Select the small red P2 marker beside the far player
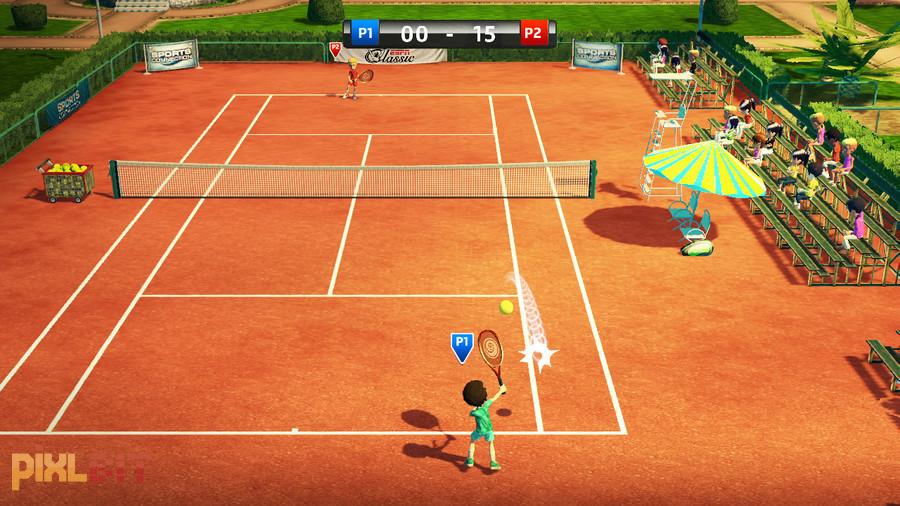The height and width of the screenshot is (506, 900). click(335, 47)
